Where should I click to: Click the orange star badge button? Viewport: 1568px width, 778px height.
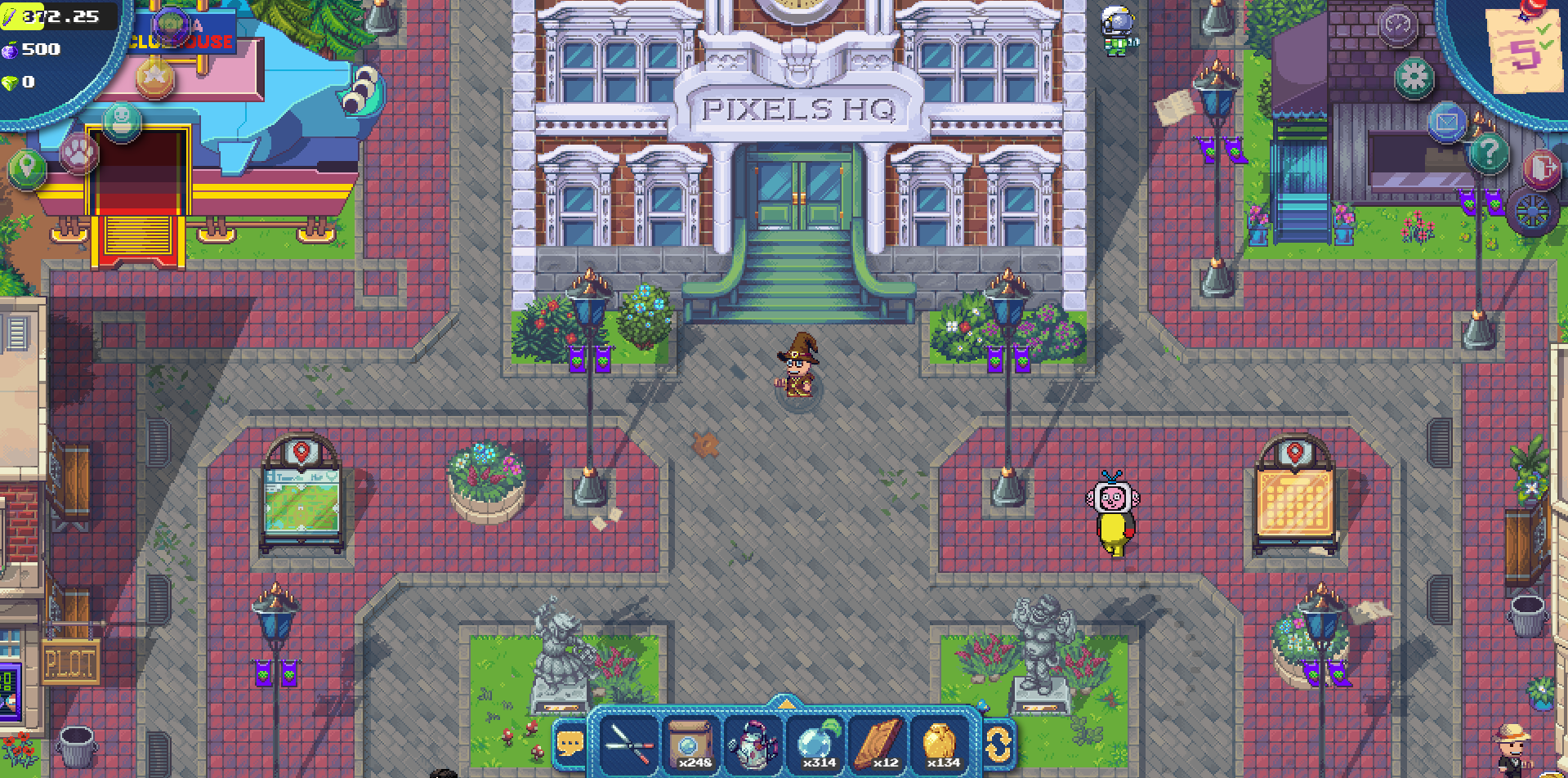(155, 79)
